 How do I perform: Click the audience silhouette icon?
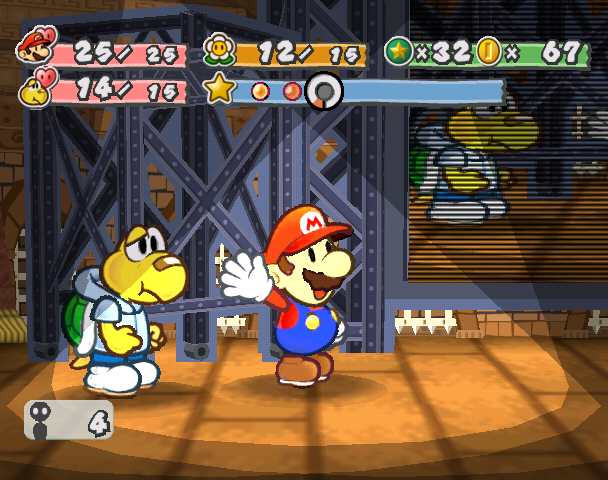44,420
